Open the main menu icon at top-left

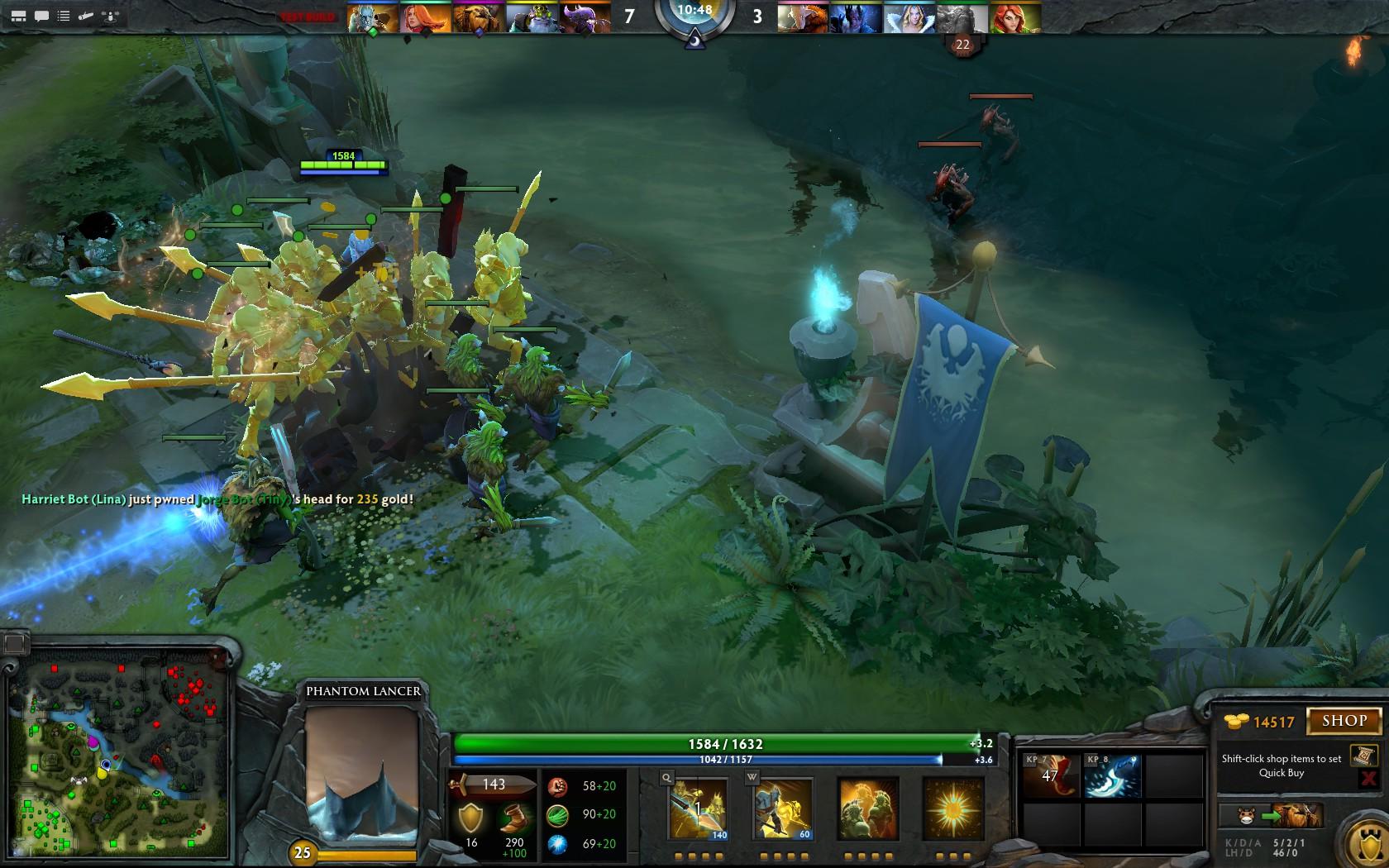click(18, 16)
